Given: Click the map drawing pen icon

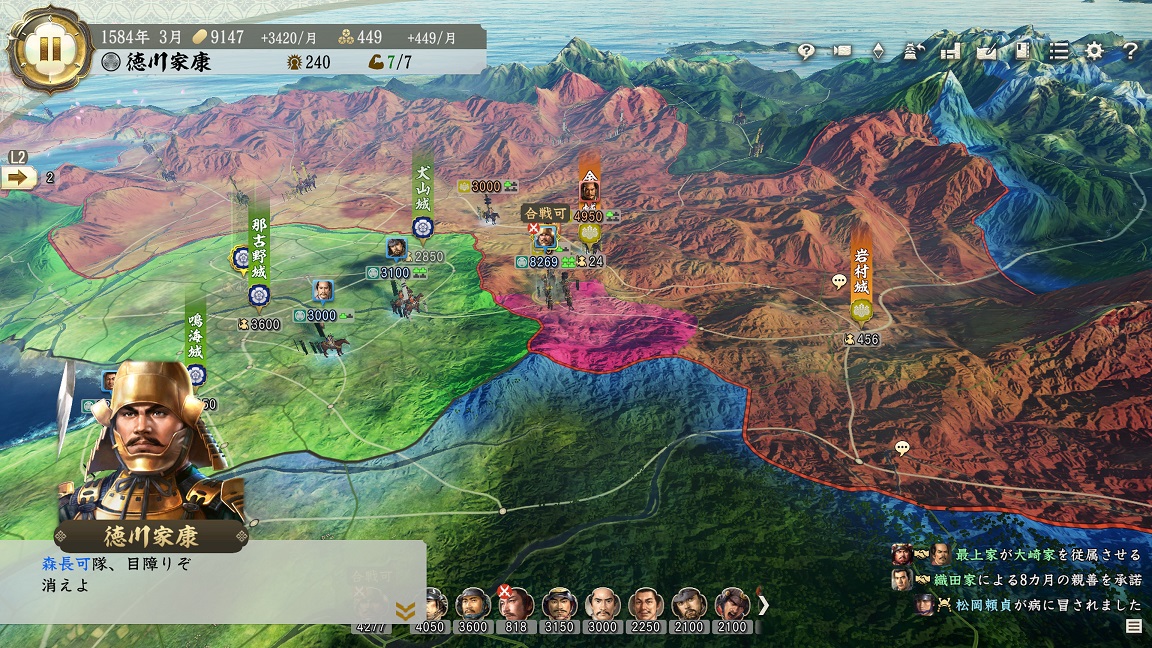Looking at the screenshot, I should coord(986,51).
